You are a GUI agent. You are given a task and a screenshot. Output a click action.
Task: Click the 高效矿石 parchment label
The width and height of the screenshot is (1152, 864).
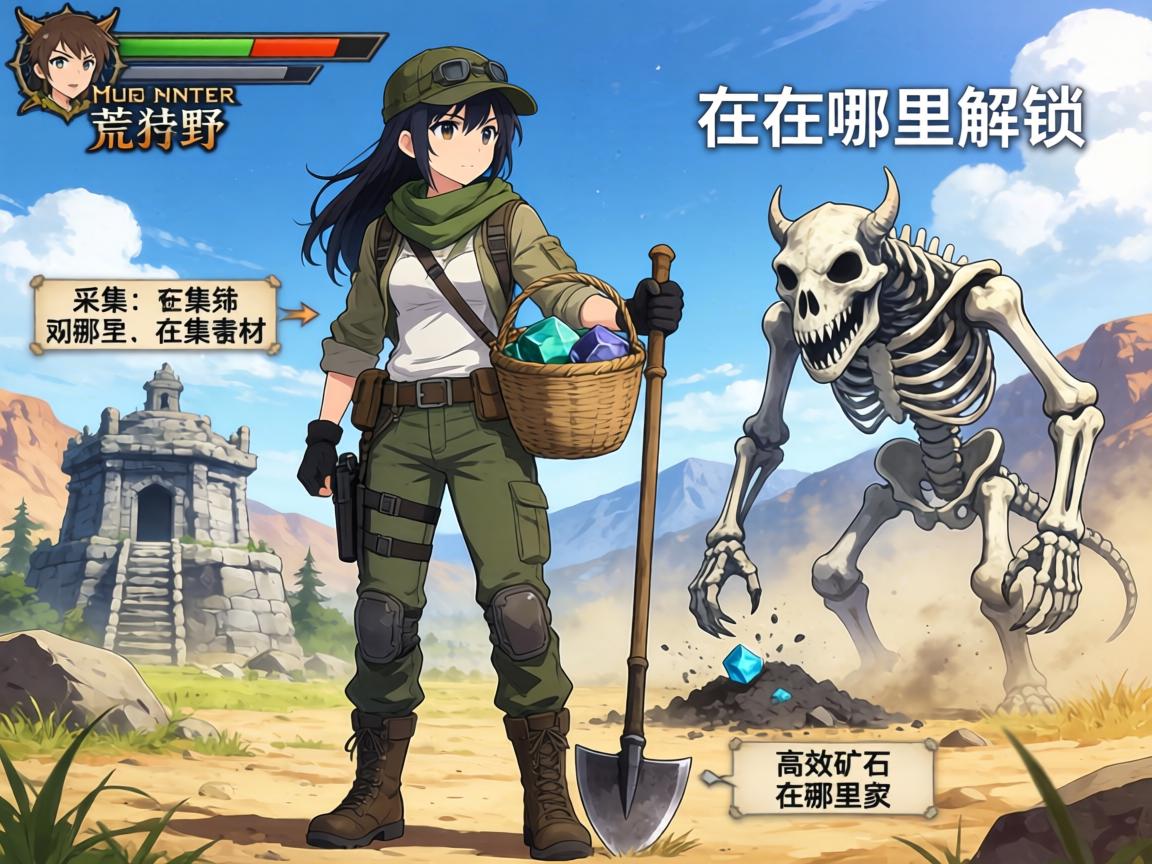point(833,779)
